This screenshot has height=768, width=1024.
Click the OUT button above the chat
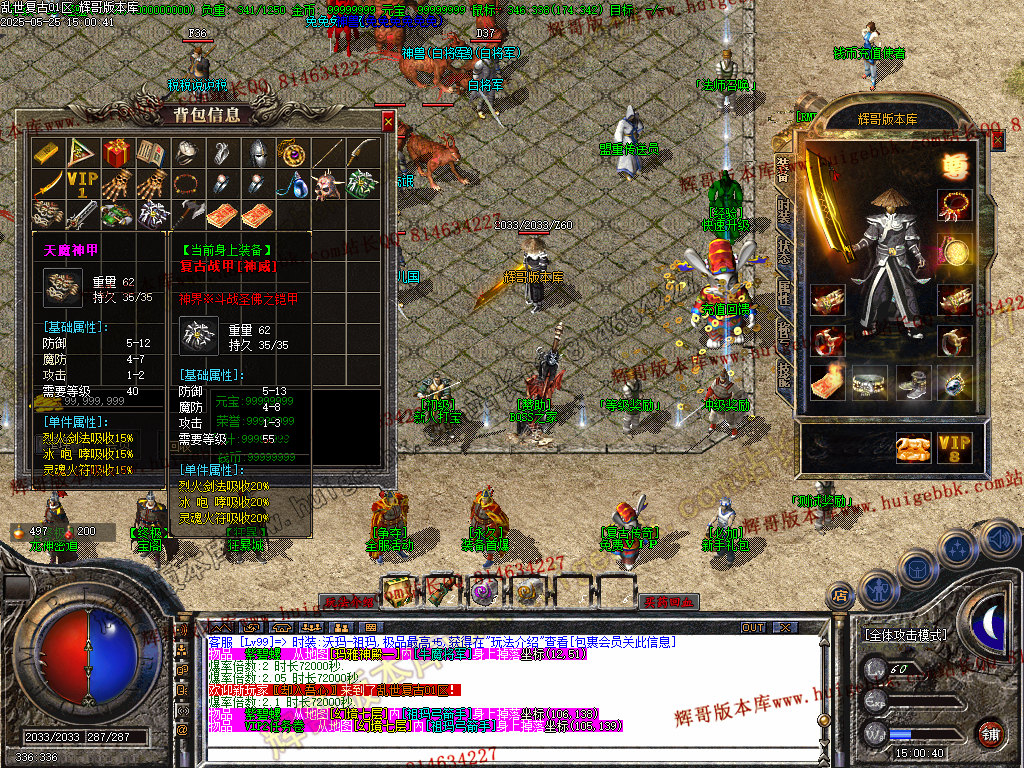point(753,627)
